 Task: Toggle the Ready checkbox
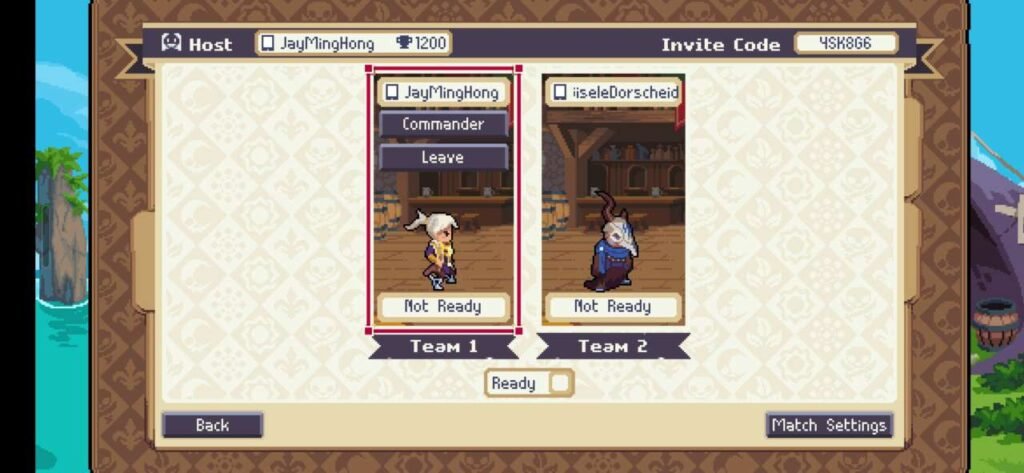(x=560, y=383)
